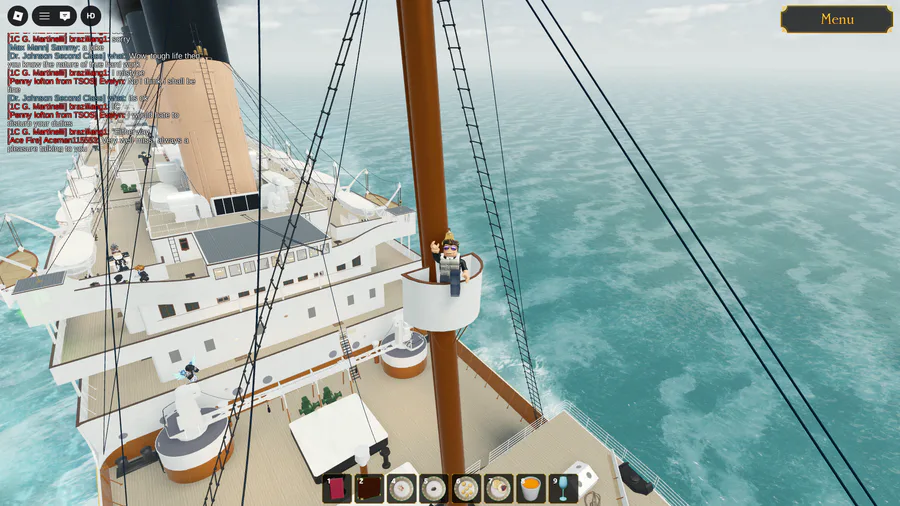
Task: Select the plate of biscuits in slot 6
Action: point(466,488)
